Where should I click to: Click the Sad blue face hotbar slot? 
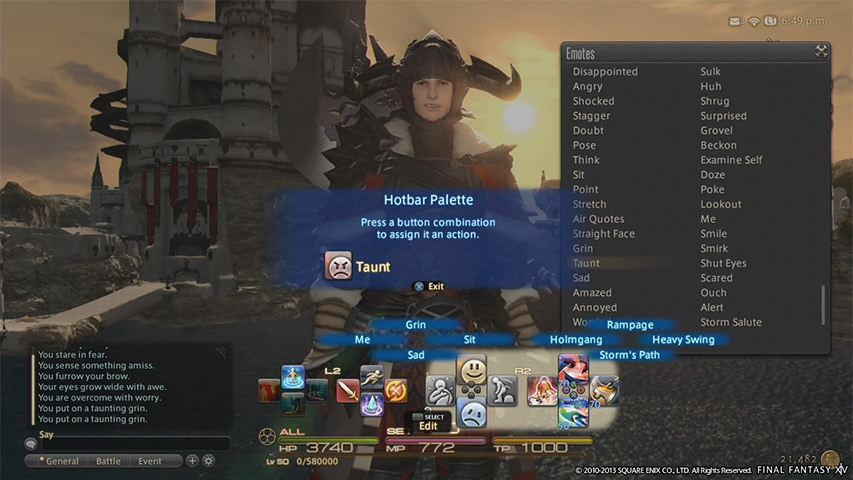(472, 412)
